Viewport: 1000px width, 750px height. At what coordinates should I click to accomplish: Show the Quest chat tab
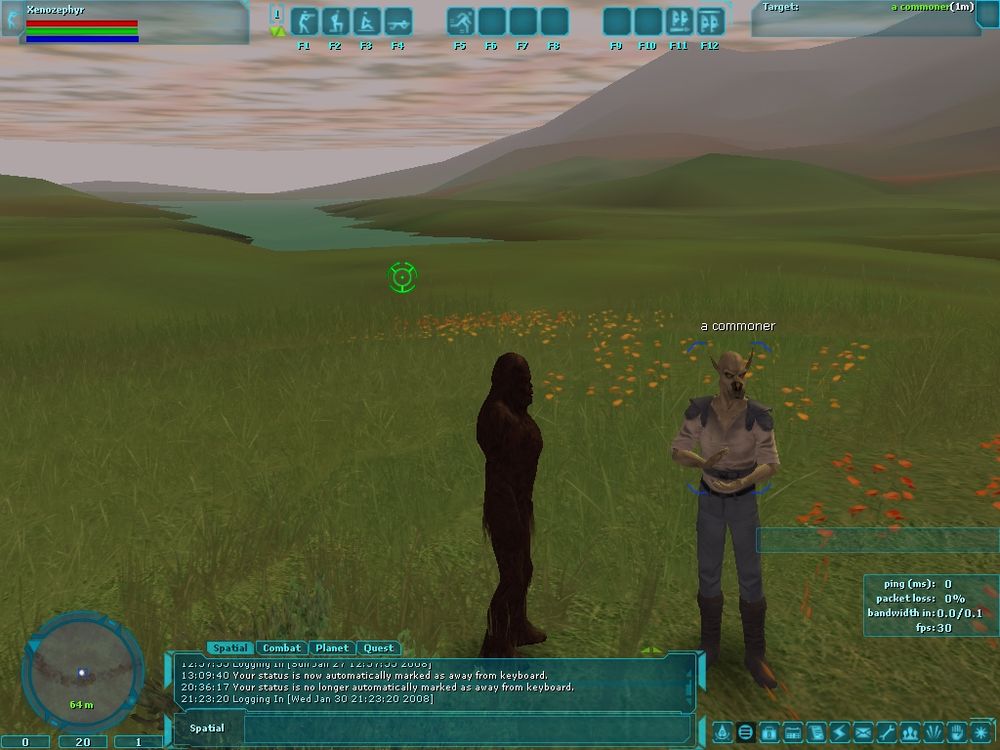pyautogui.click(x=378, y=648)
